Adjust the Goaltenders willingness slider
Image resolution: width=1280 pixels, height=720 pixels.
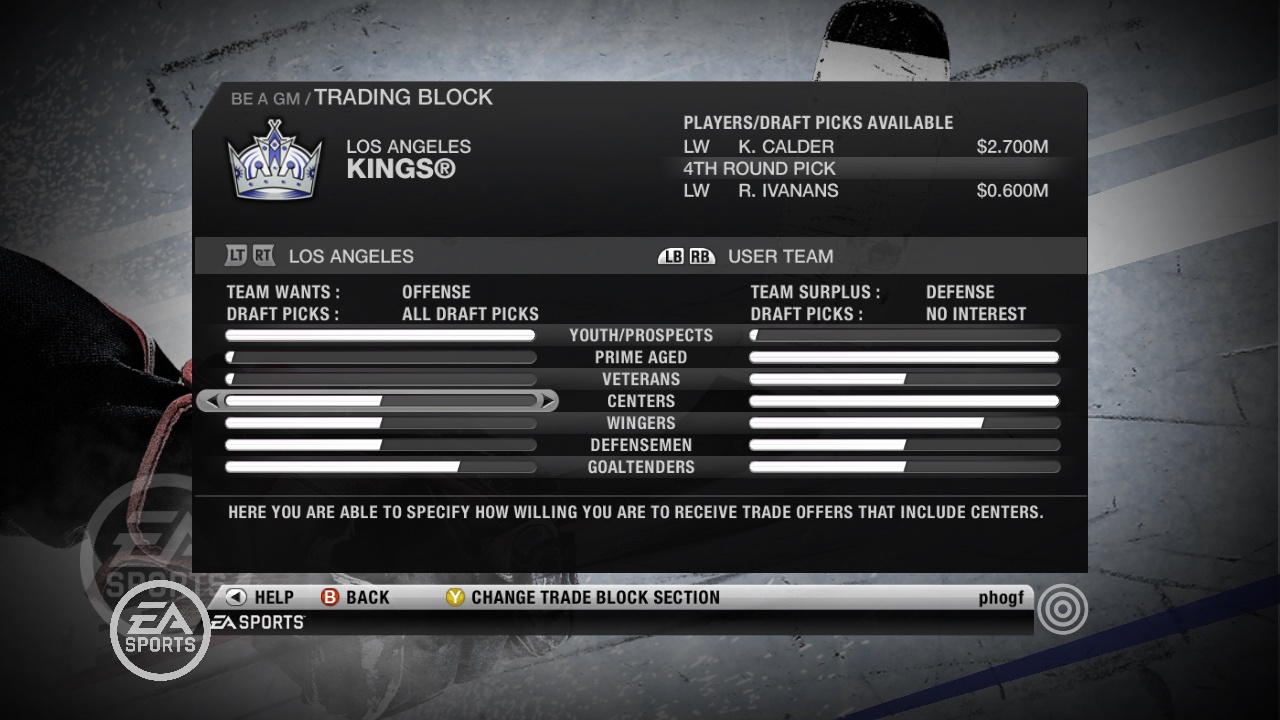[380, 467]
